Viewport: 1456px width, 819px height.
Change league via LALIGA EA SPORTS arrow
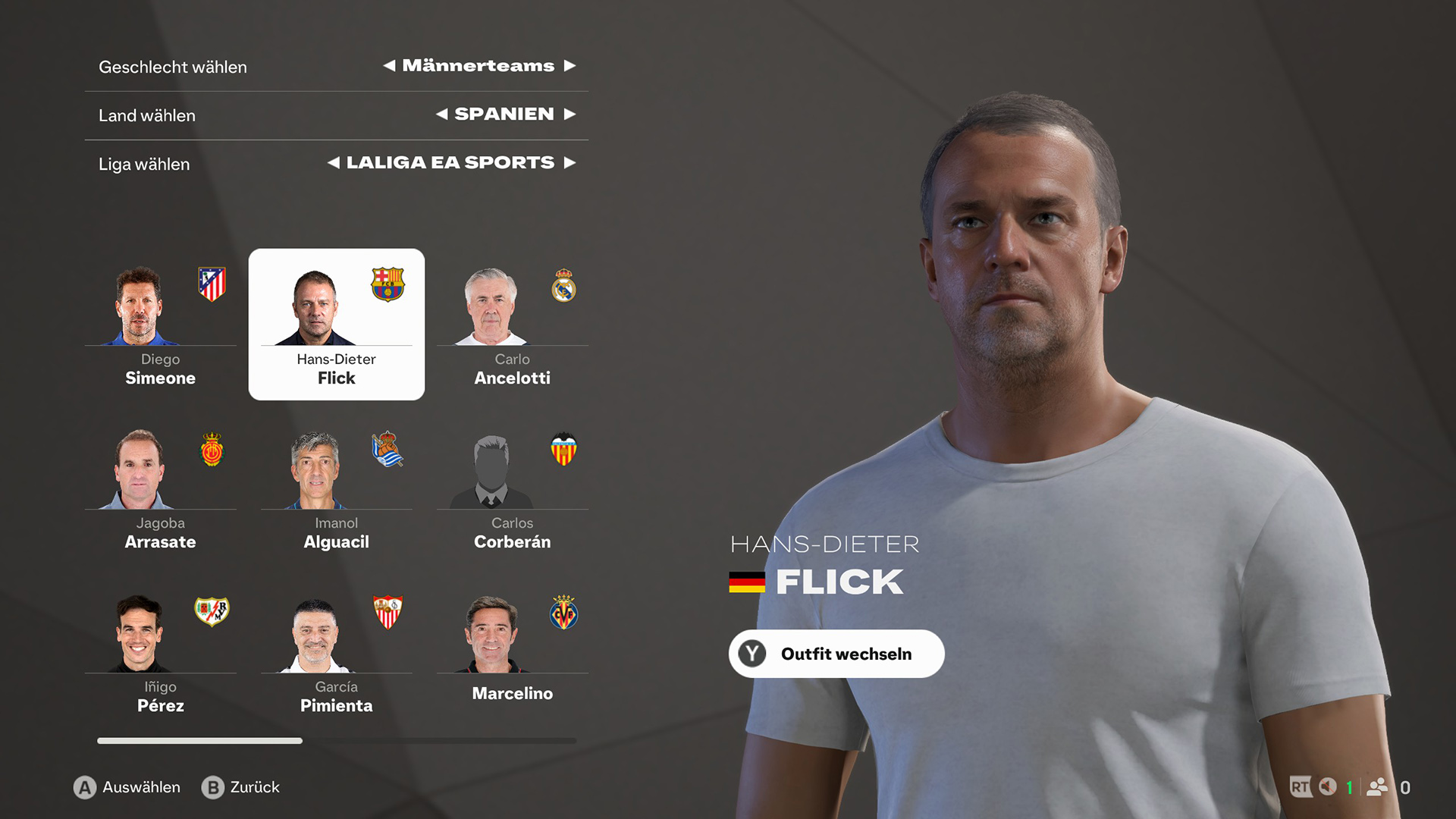pyautogui.click(x=571, y=162)
